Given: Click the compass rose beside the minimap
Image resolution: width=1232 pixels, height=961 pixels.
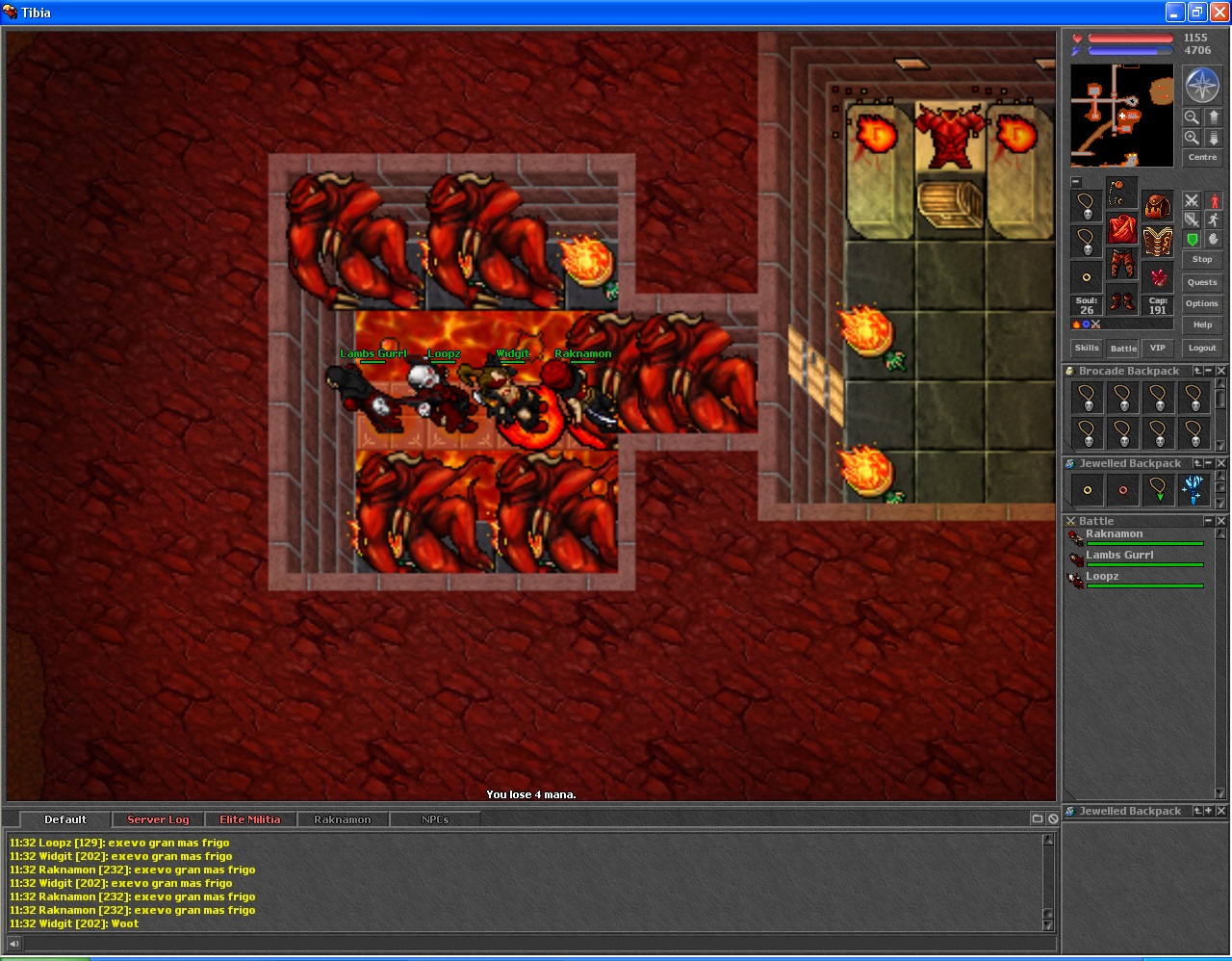Looking at the screenshot, I should [x=1202, y=86].
